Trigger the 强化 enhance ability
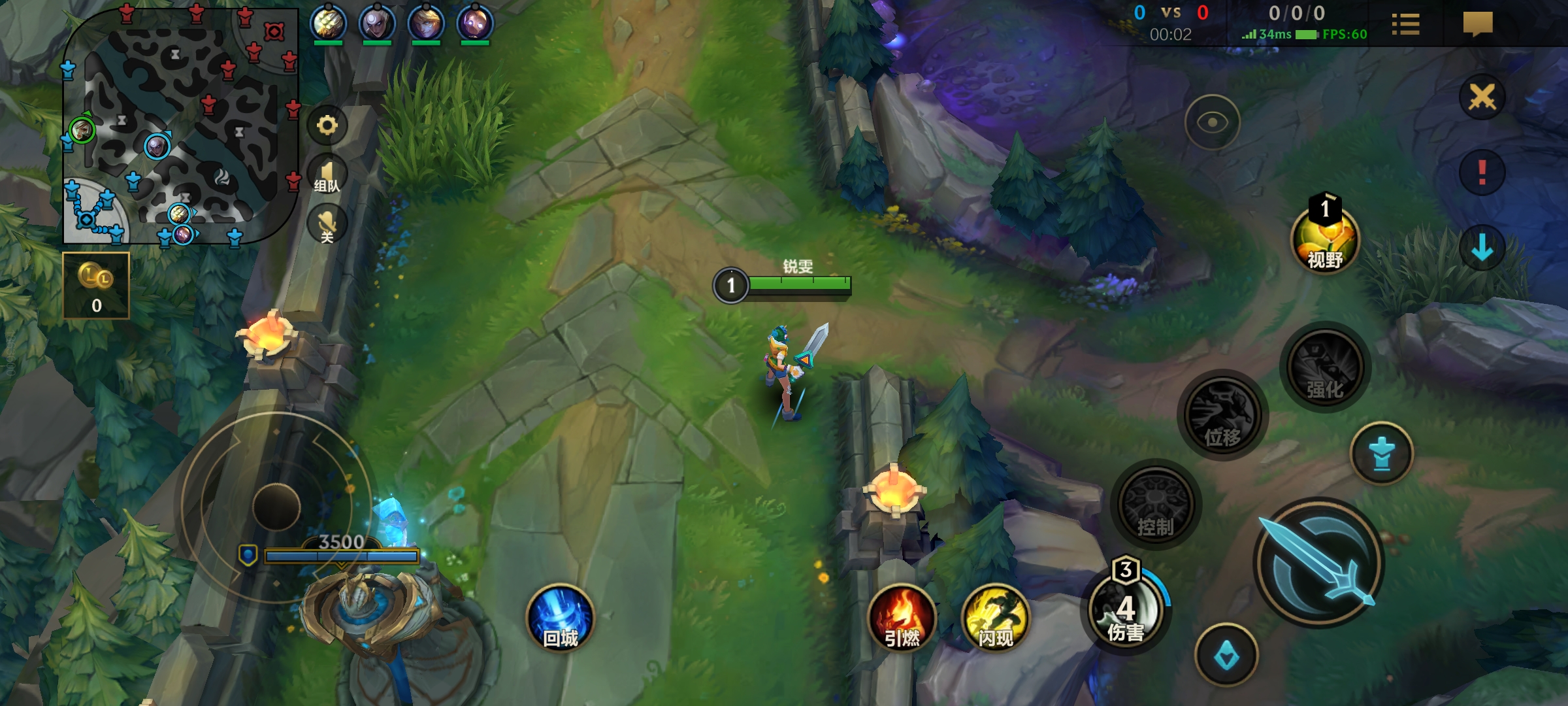Viewport: 1568px width, 706px height. (x=1325, y=367)
